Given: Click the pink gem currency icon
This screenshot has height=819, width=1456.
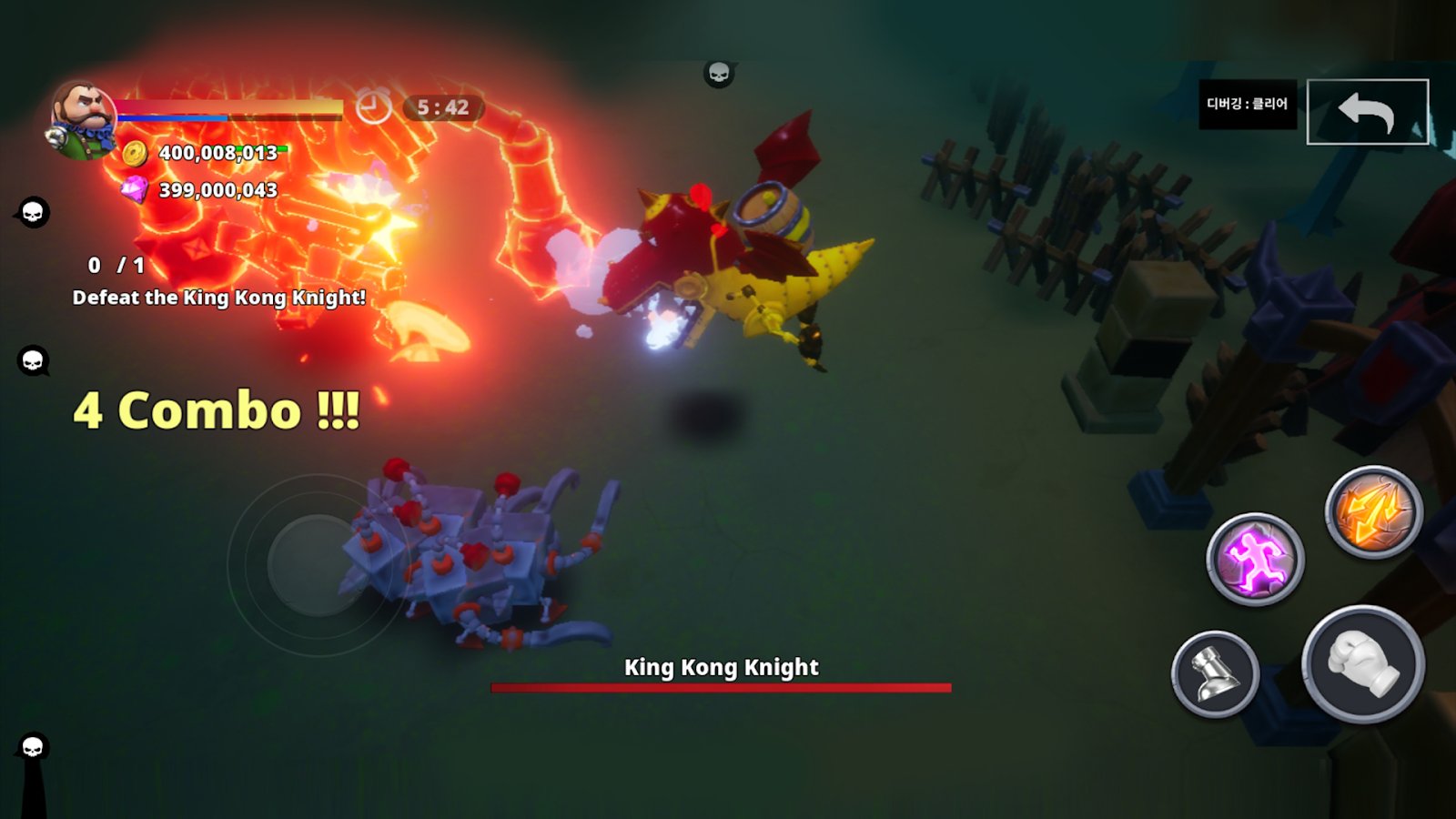Looking at the screenshot, I should tap(135, 189).
